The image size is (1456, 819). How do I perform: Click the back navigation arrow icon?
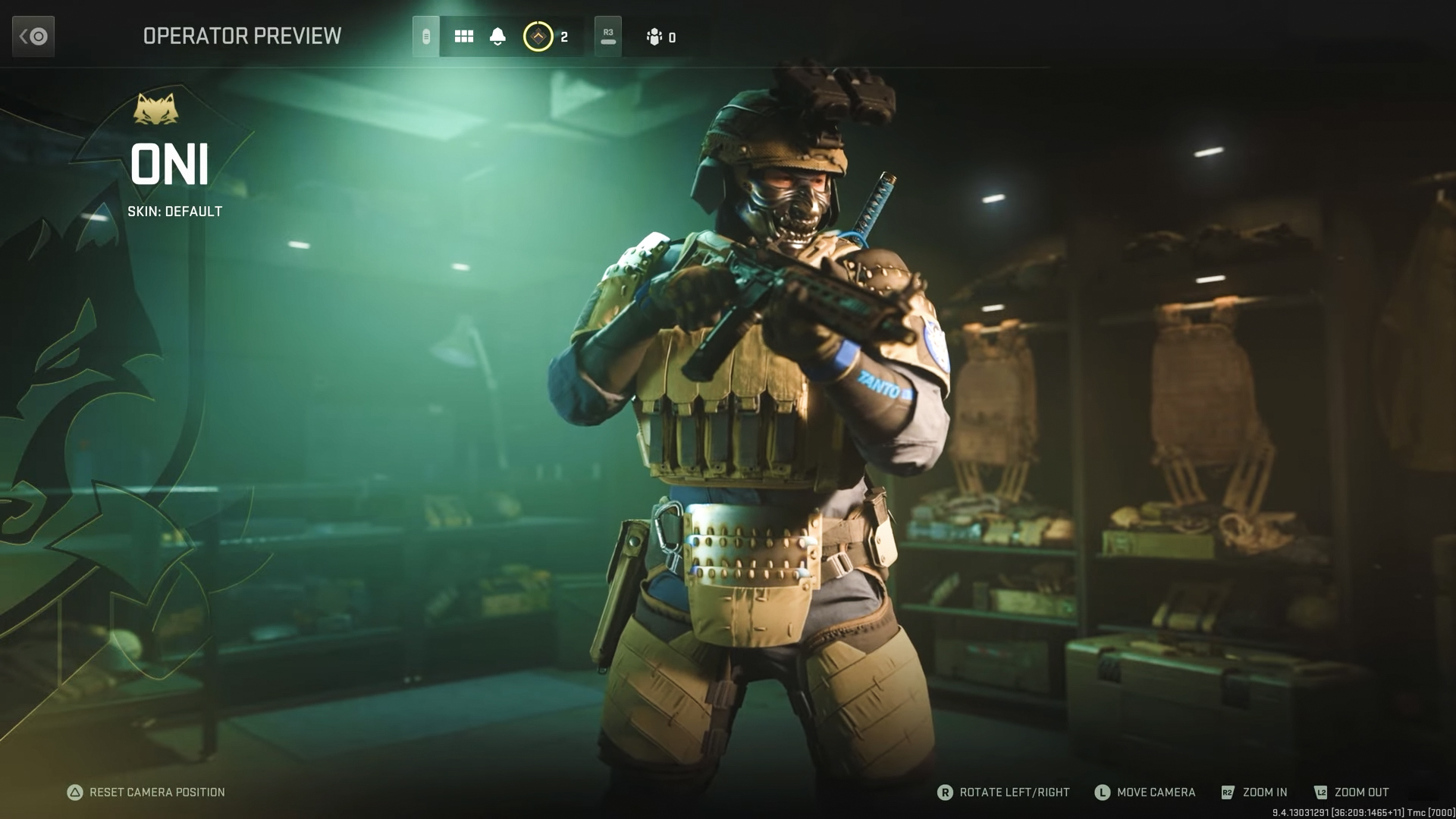tap(33, 36)
